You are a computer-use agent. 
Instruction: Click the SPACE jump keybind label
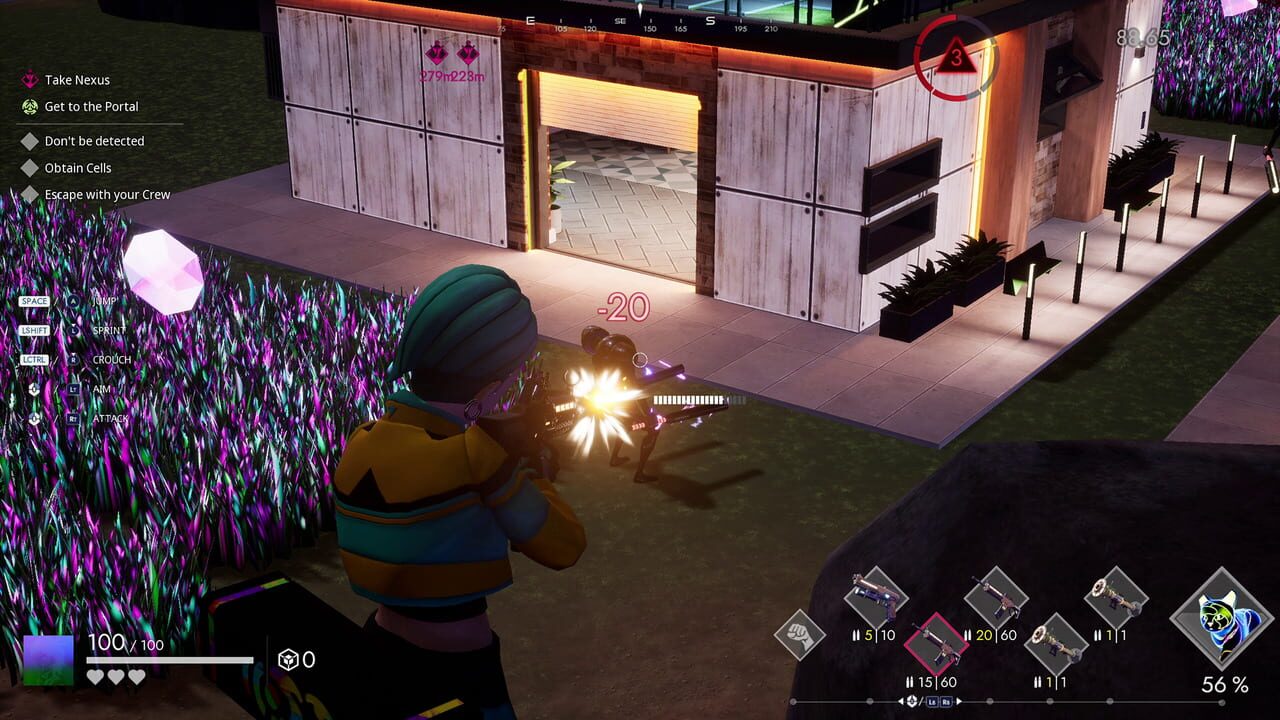click(34, 301)
